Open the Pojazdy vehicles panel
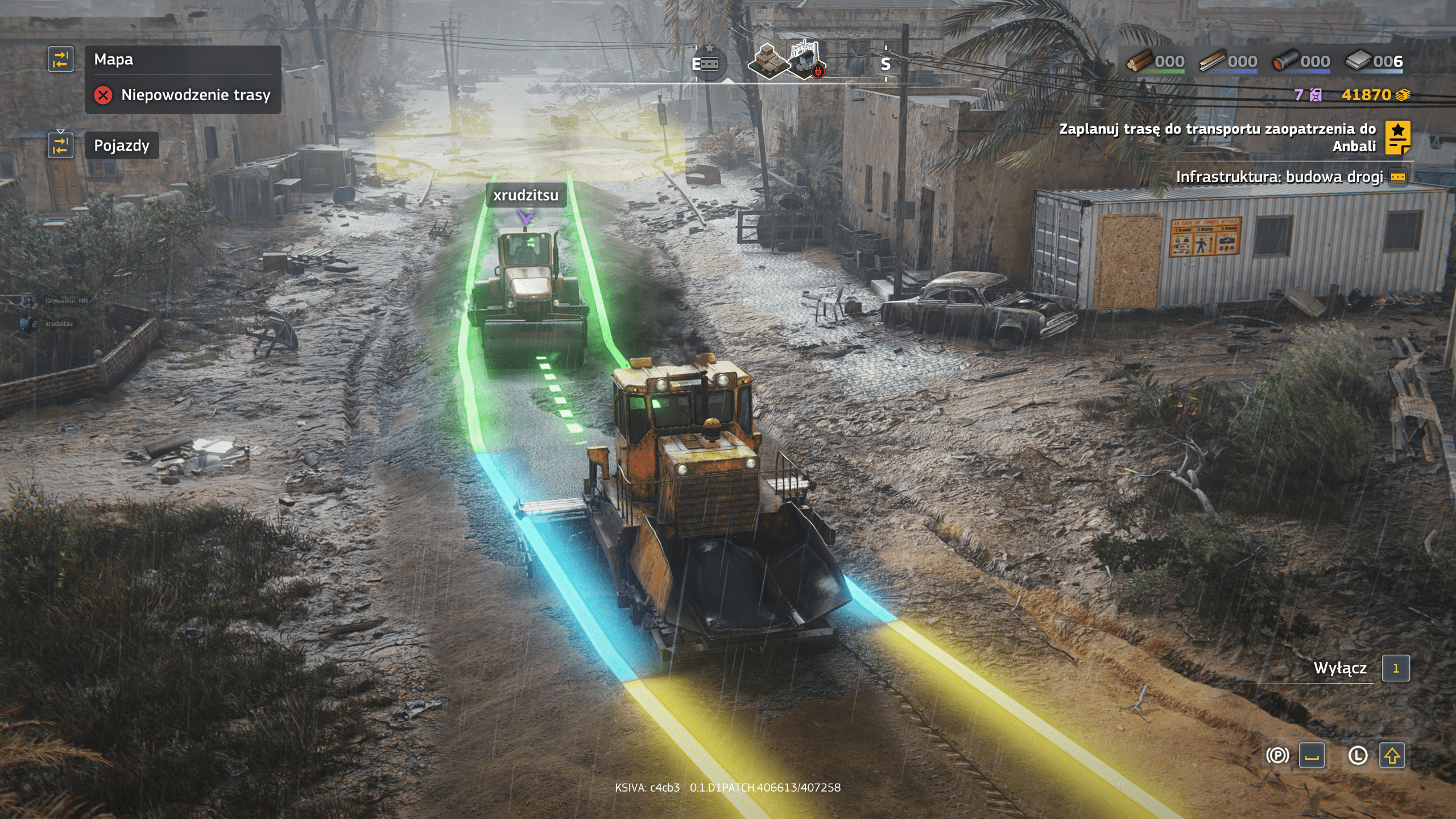1456x819 pixels. (x=122, y=146)
